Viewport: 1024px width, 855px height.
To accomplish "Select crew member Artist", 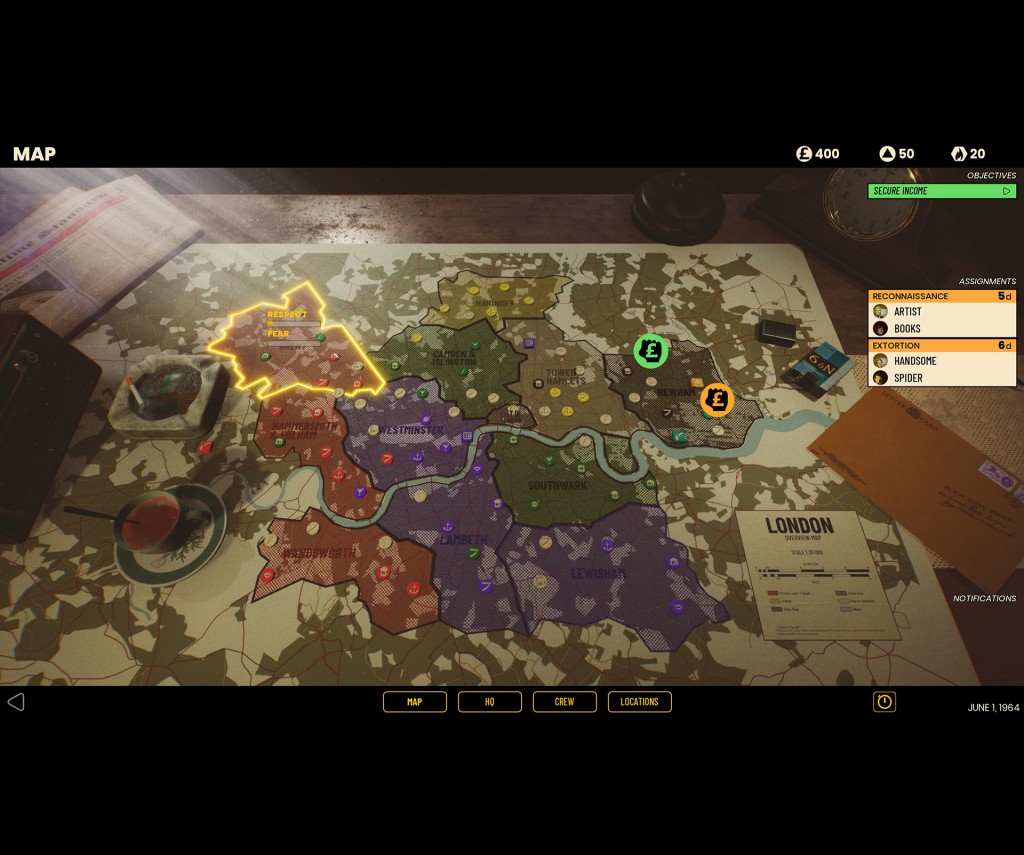I will pos(908,312).
